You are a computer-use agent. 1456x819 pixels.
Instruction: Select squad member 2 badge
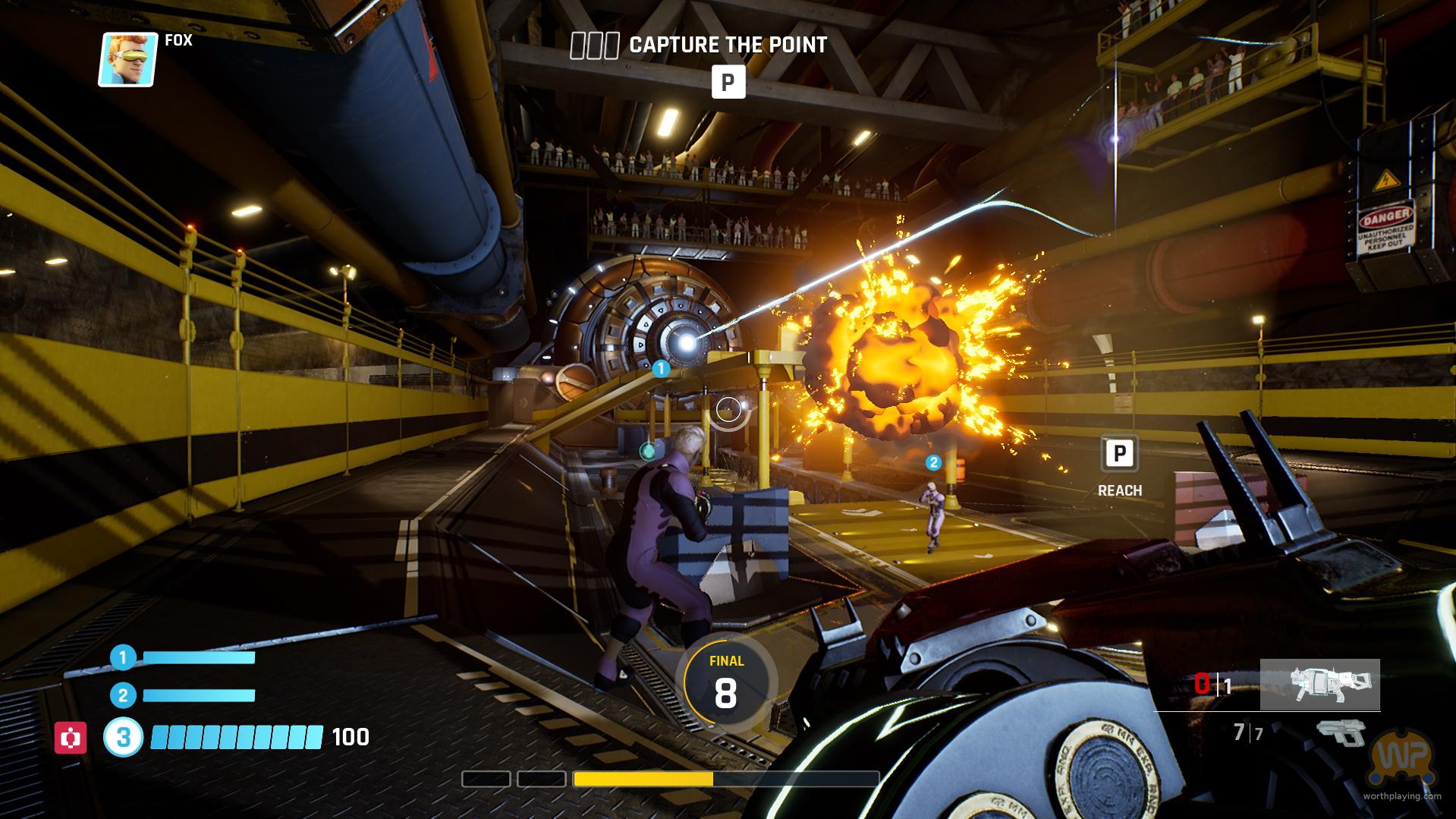coord(123,695)
